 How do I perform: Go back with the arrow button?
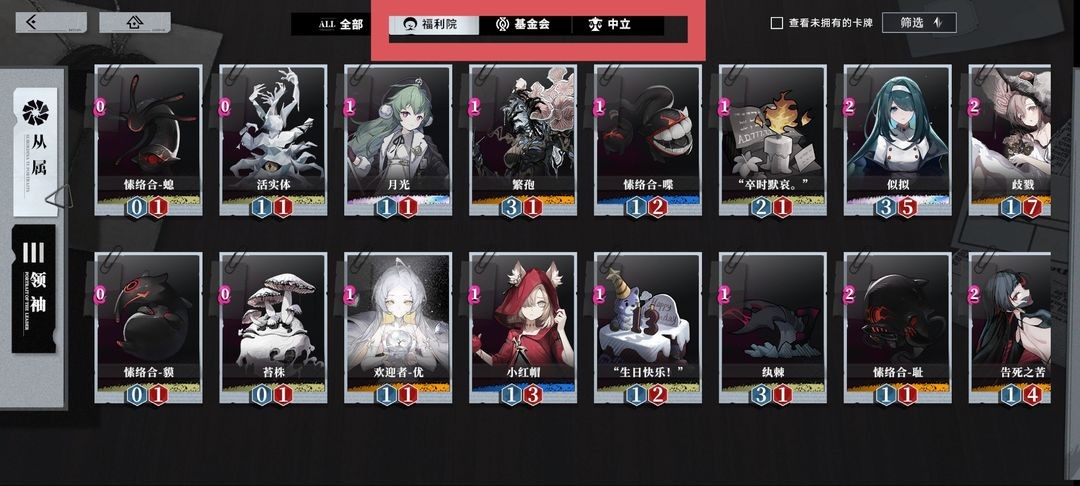point(36,23)
